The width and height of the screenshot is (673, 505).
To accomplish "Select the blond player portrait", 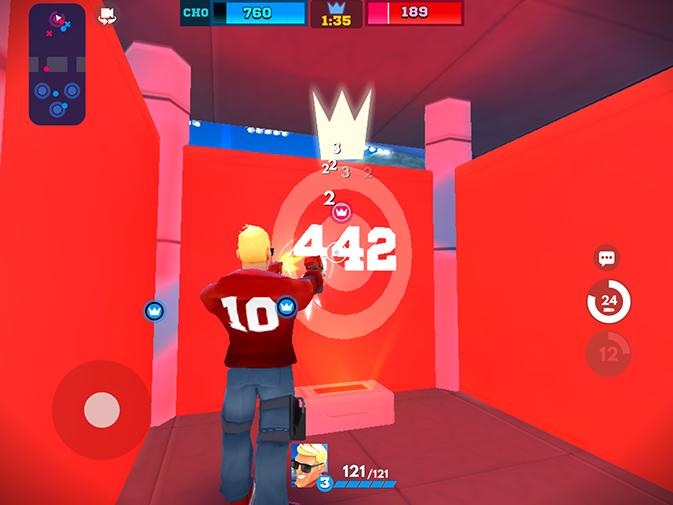I will pos(309,461).
